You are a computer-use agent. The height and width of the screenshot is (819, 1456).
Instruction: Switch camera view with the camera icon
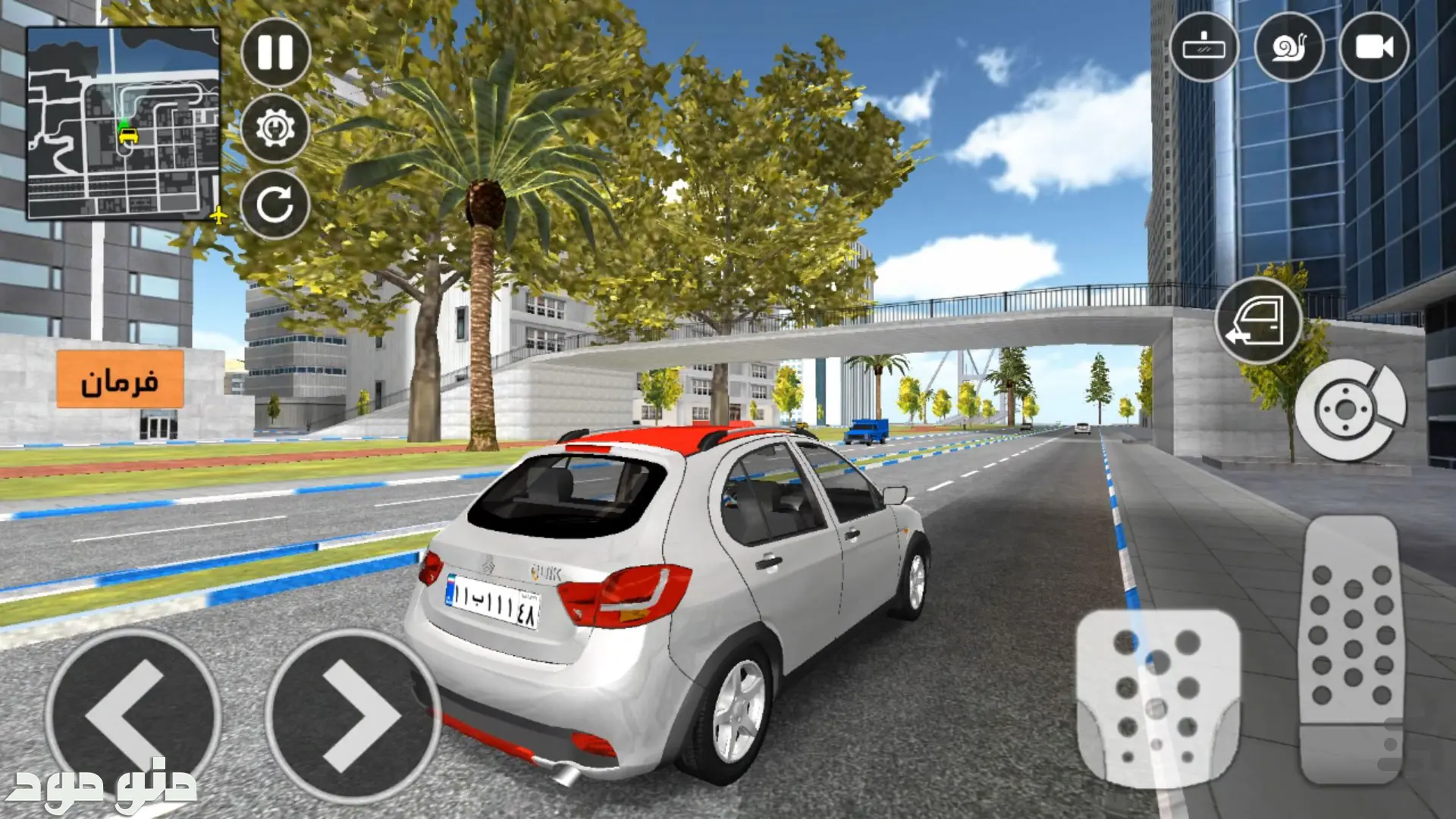click(x=1373, y=47)
